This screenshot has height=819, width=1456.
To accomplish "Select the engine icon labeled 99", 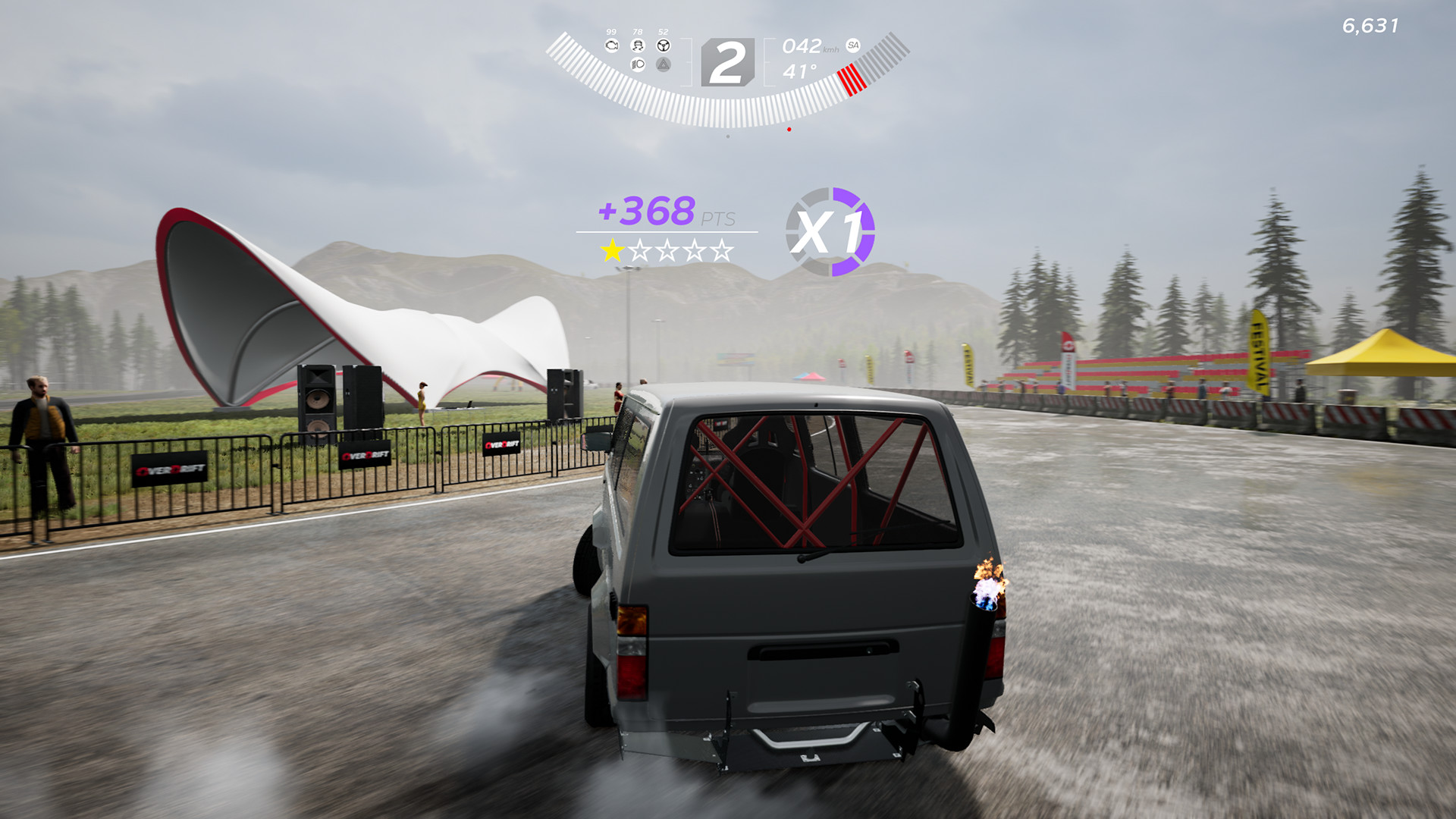I will click(x=612, y=45).
